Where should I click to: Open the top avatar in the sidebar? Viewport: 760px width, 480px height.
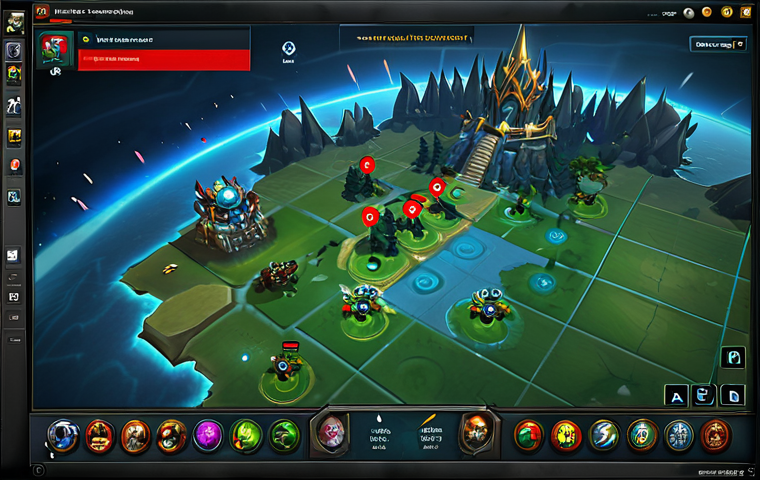14,22
